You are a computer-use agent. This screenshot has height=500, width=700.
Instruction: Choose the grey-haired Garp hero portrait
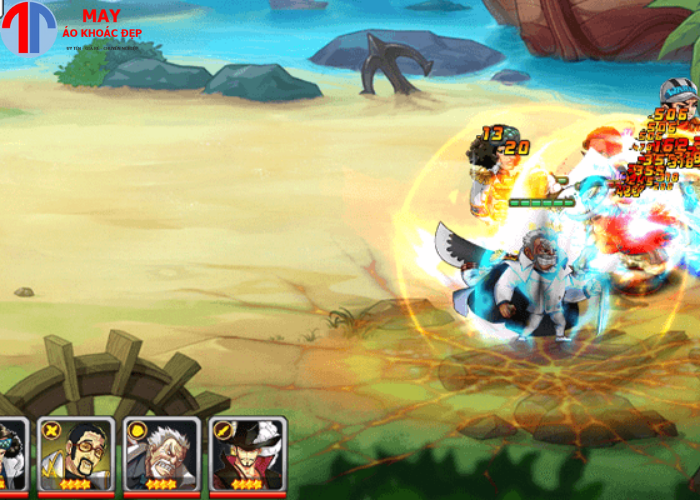(162, 455)
